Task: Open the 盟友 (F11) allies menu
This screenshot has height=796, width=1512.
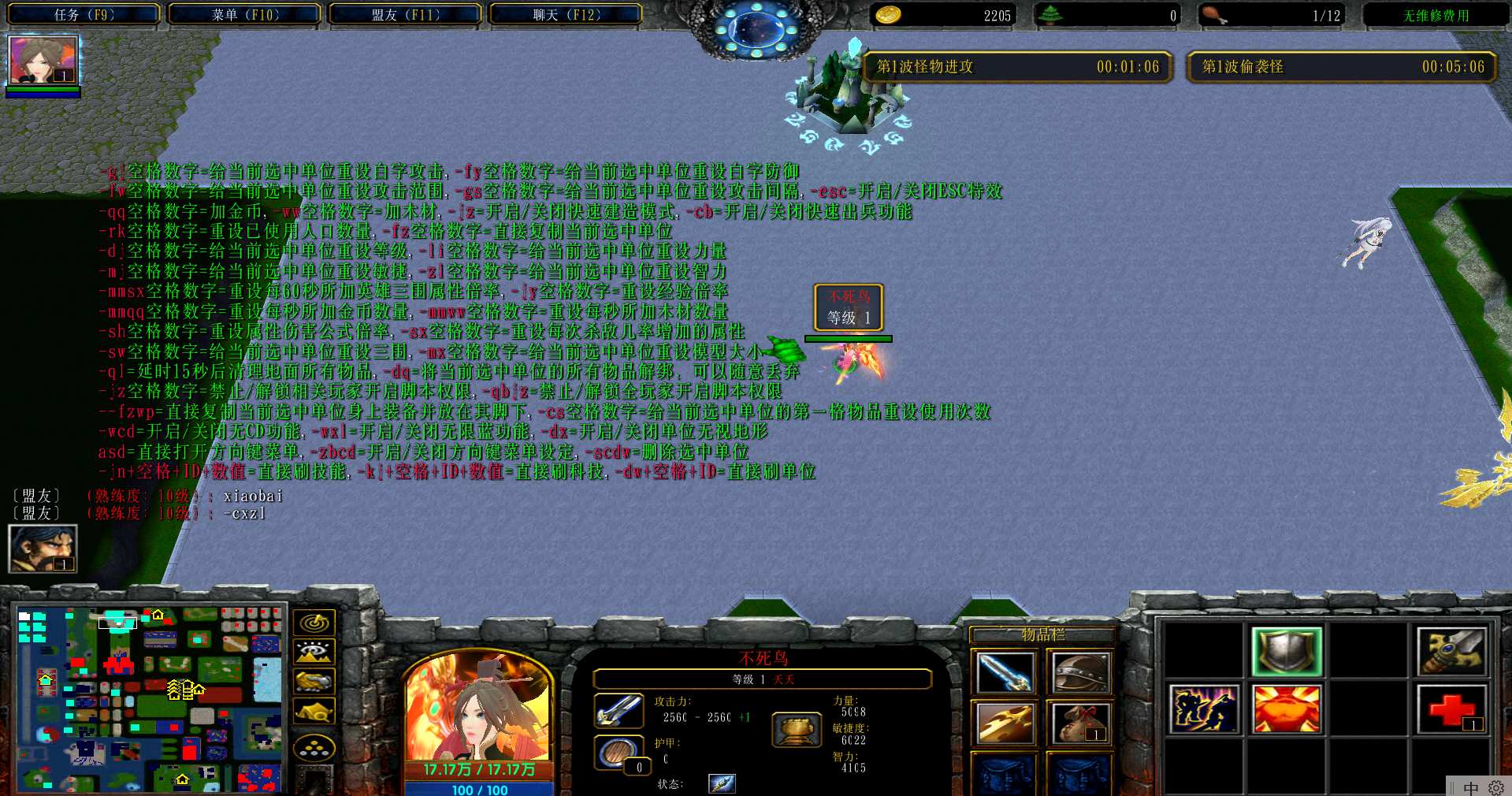Action: tap(405, 14)
